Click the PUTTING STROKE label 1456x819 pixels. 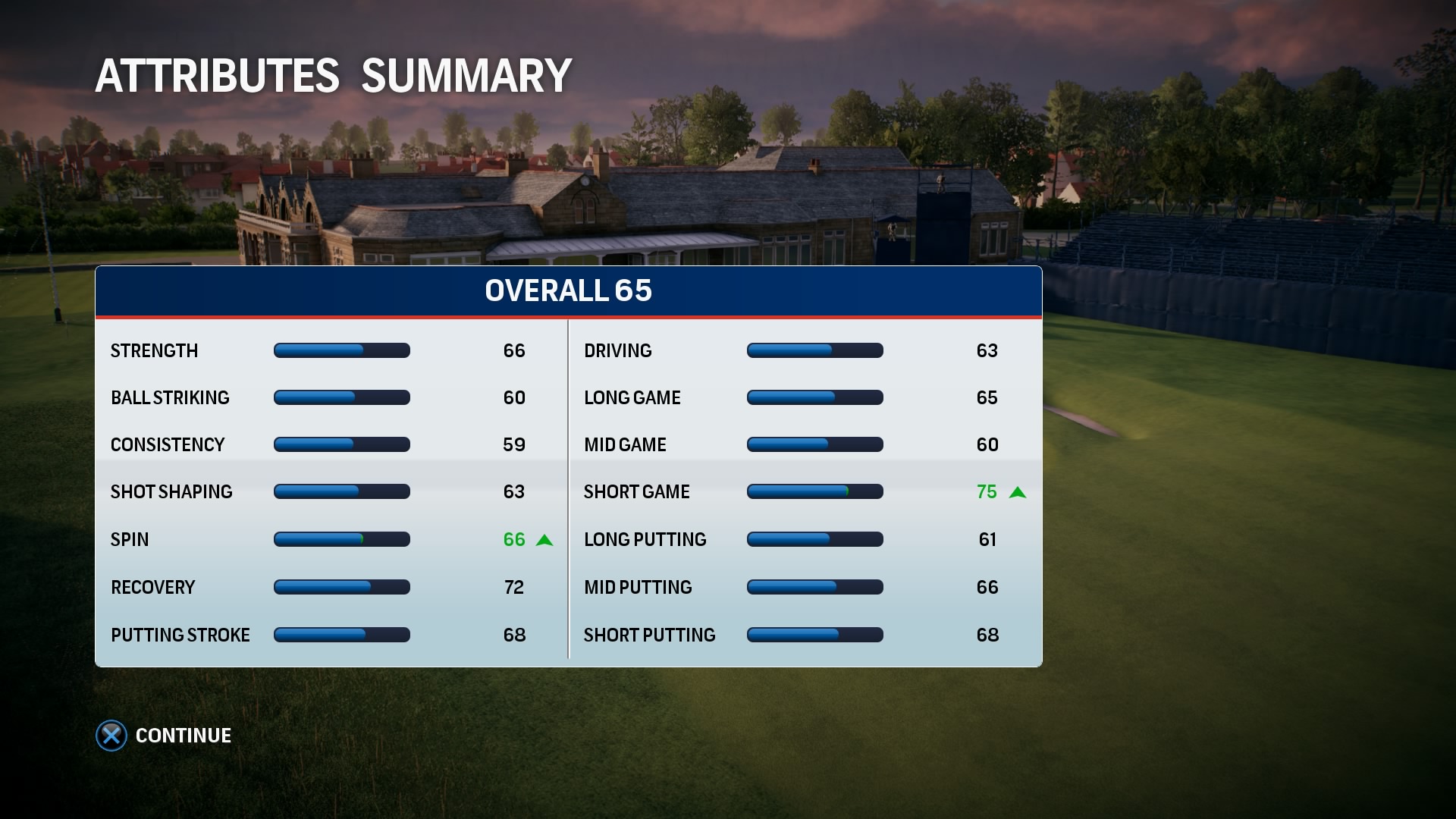click(x=180, y=635)
